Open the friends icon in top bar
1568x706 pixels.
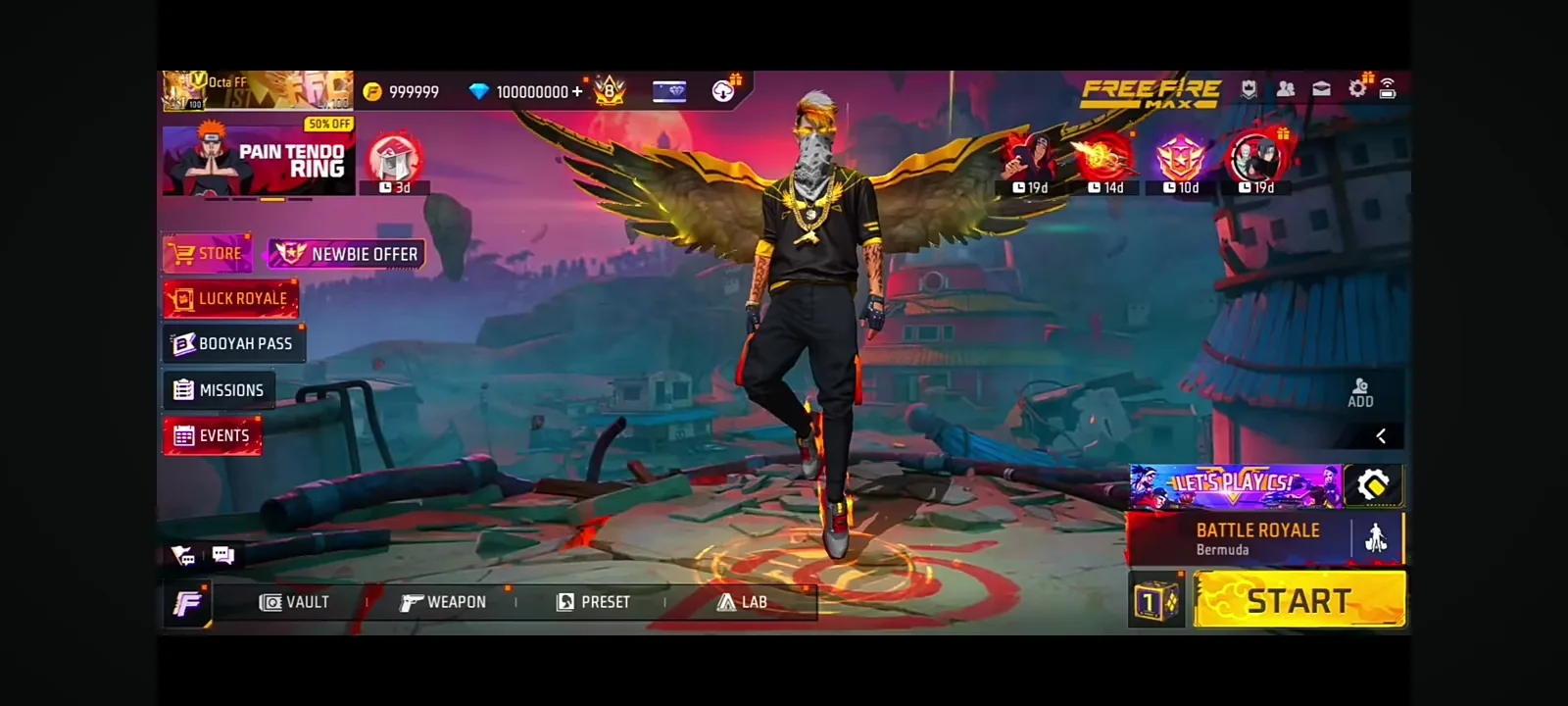tap(1286, 89)
